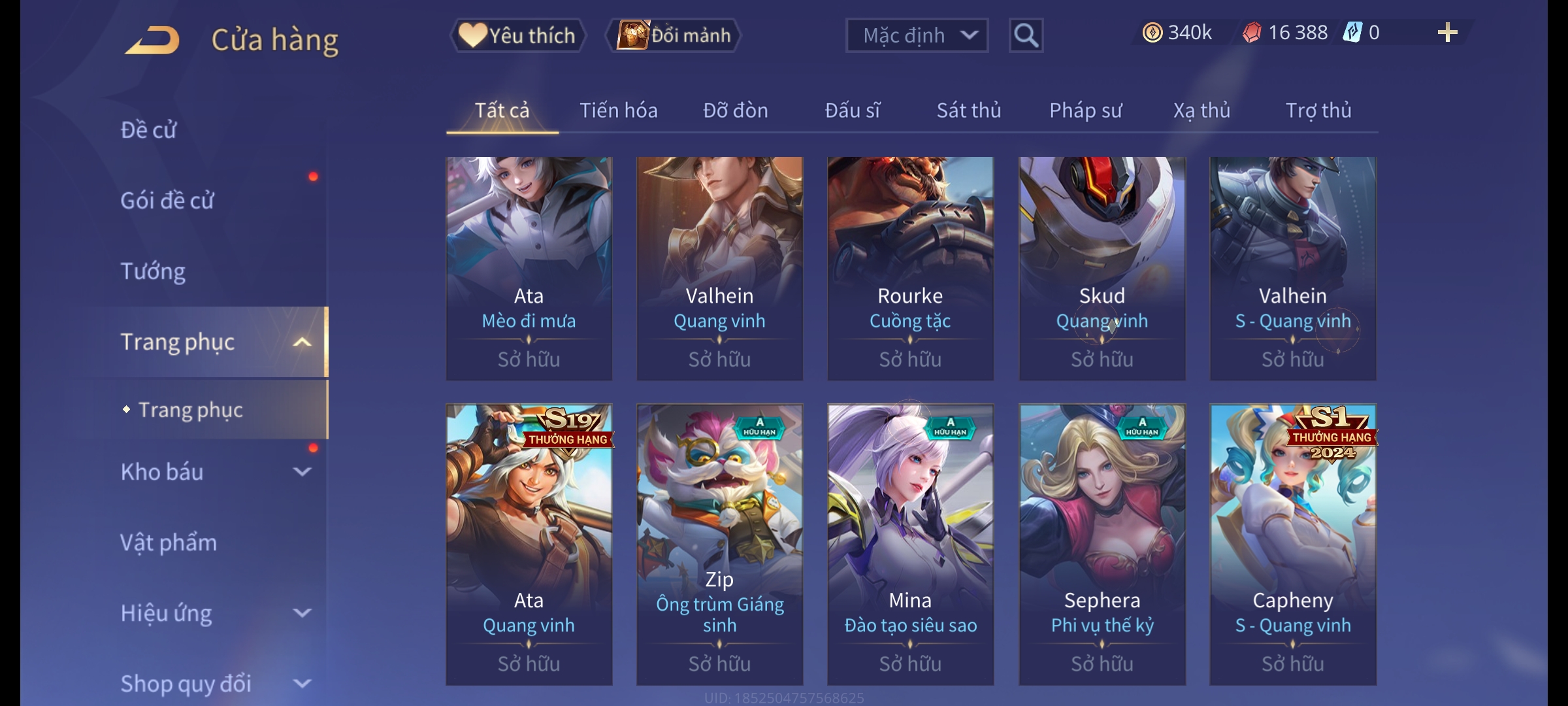Switch to the Đỡ đòn tab
The width and height of the screenshot is (1568, 706).
(735, 110)
